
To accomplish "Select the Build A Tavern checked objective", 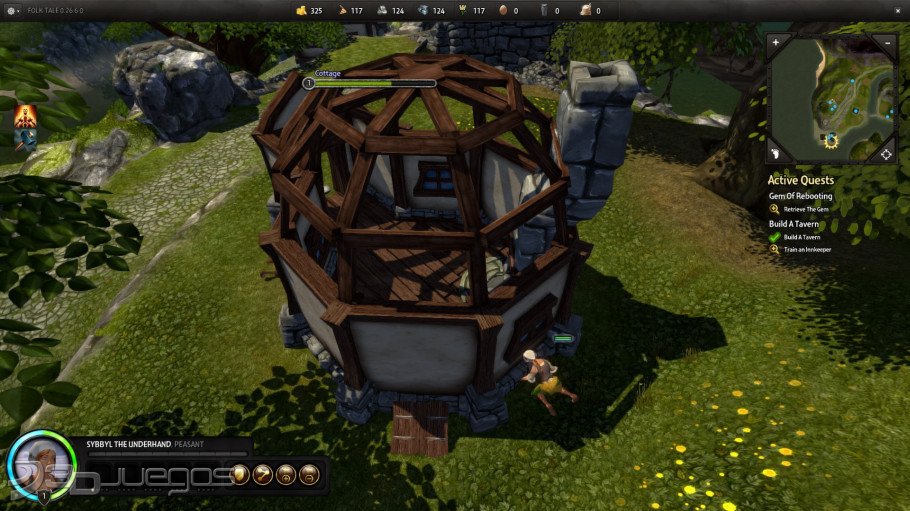I will (x=801, y=237).
